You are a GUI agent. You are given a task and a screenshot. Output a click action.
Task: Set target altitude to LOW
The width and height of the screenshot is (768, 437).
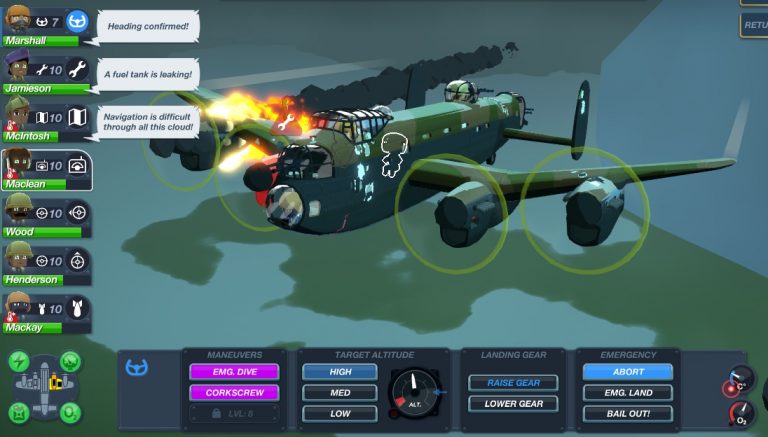[340, 413]
